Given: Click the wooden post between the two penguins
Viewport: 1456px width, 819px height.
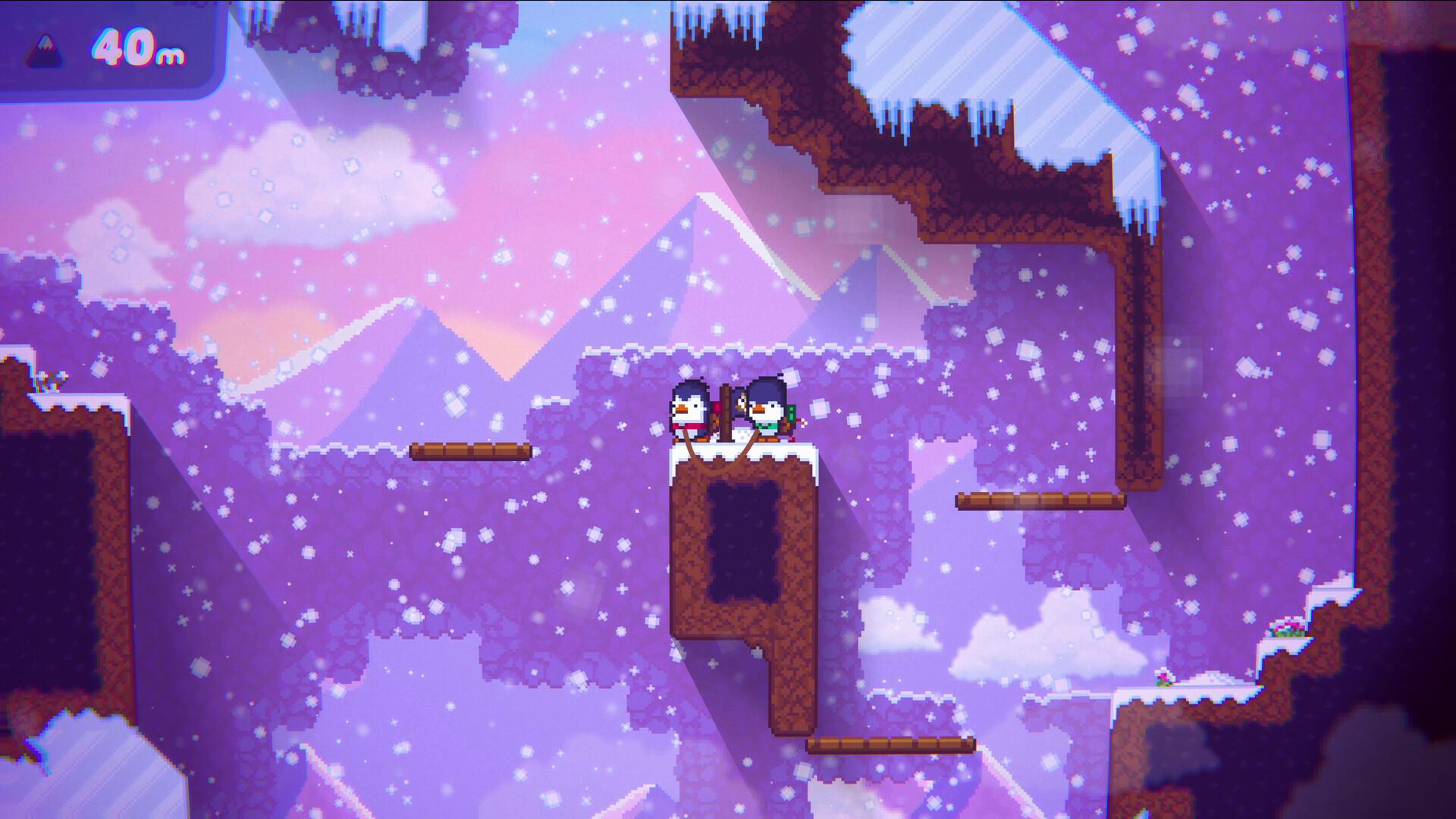Looking at the screenshot, I should pos(727,409).
